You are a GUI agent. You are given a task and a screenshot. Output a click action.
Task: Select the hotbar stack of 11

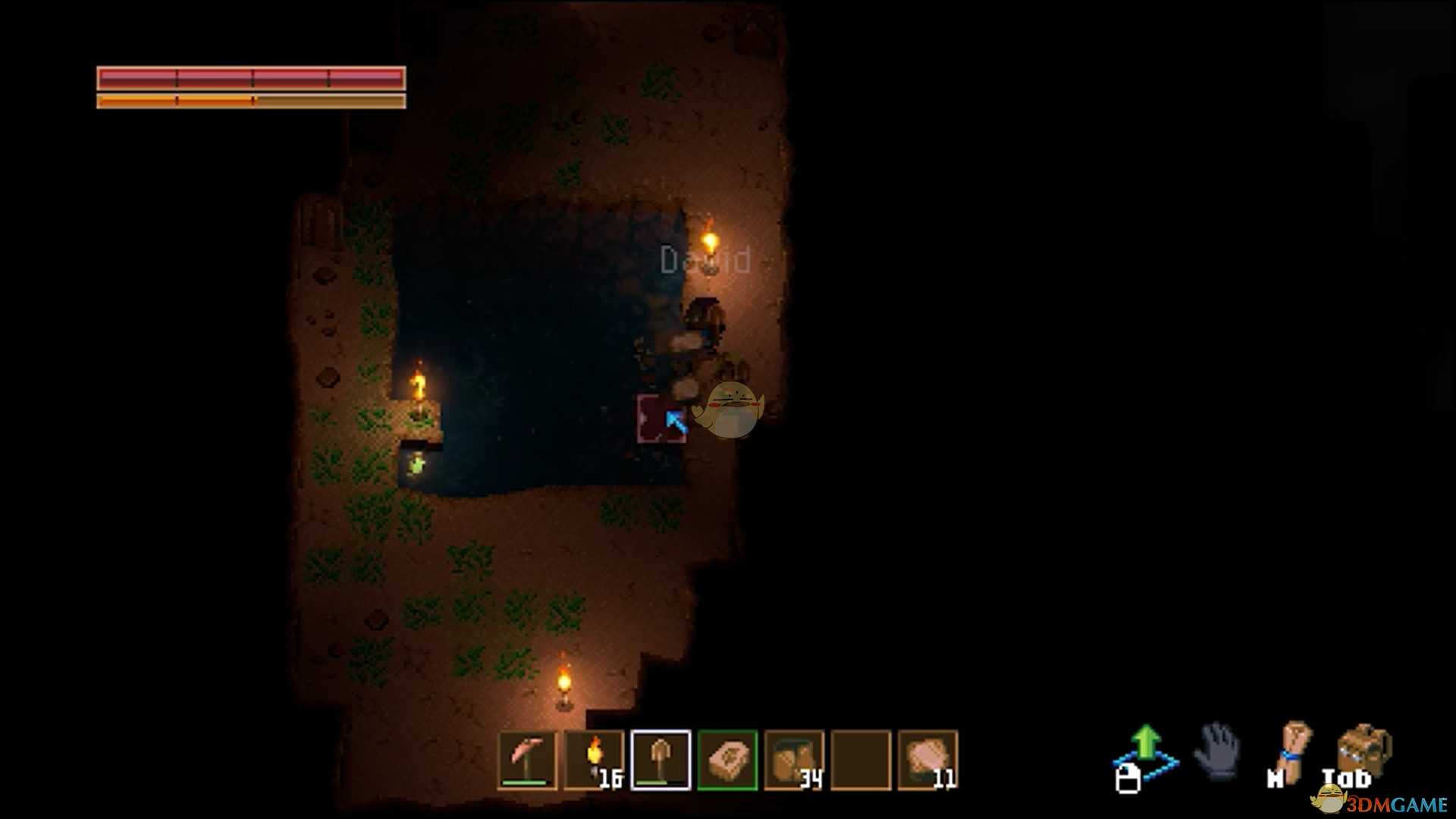click(927, 759)
